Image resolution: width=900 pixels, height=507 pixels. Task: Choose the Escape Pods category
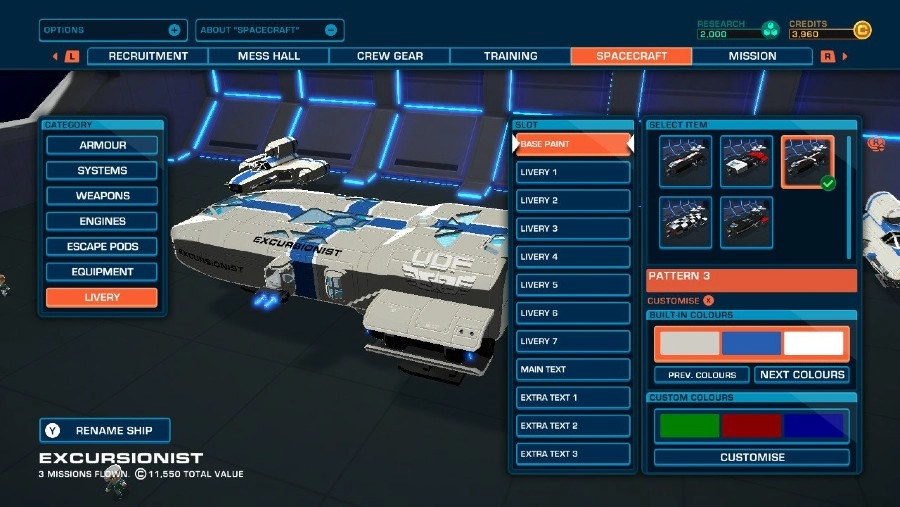[x=102, y=246]
